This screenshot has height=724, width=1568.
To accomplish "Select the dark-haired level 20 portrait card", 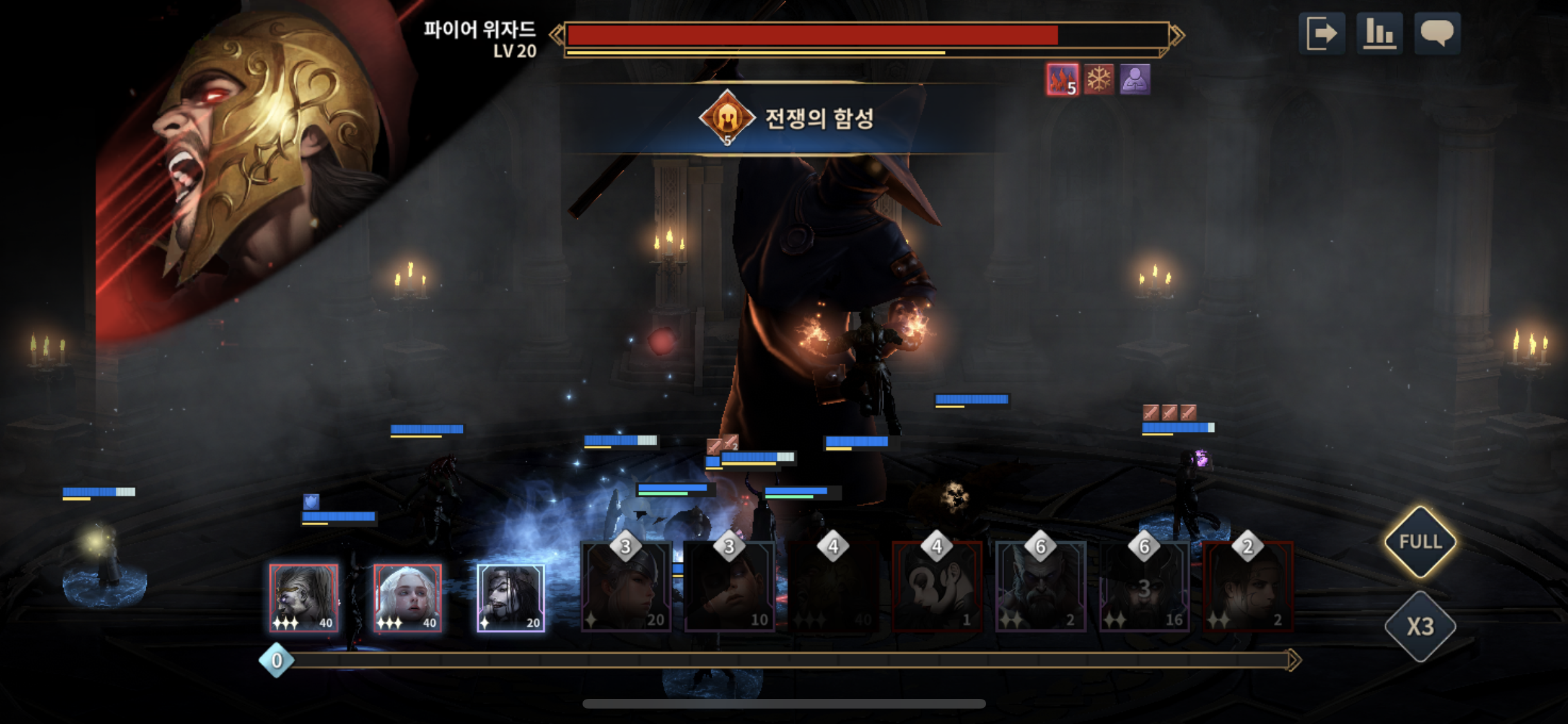I will (511, 598).
